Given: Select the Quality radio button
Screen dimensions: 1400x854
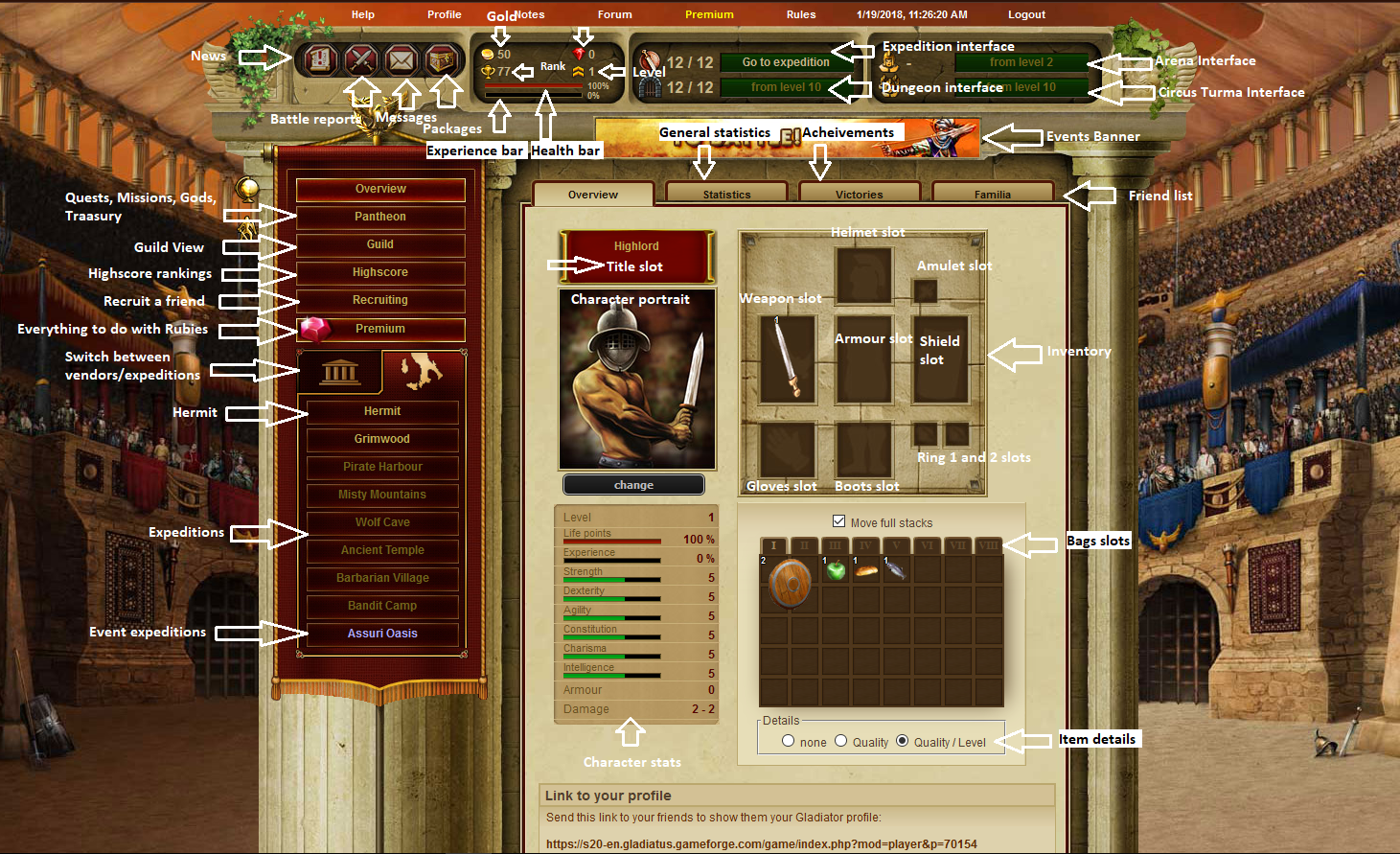Looking at the screenshot, I should click(x=841, y=740).
